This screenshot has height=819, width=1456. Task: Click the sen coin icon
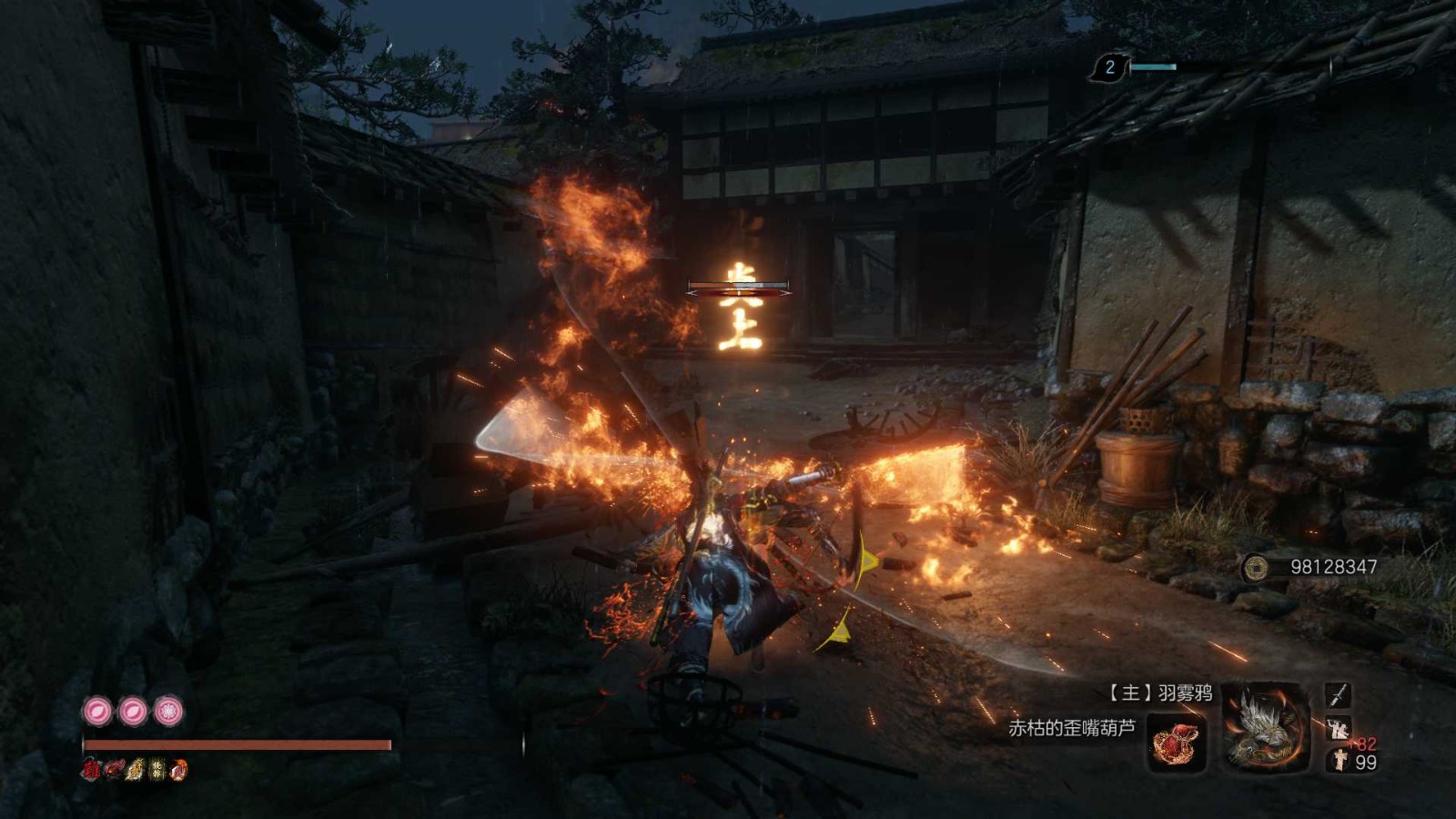coord(1256,568)
